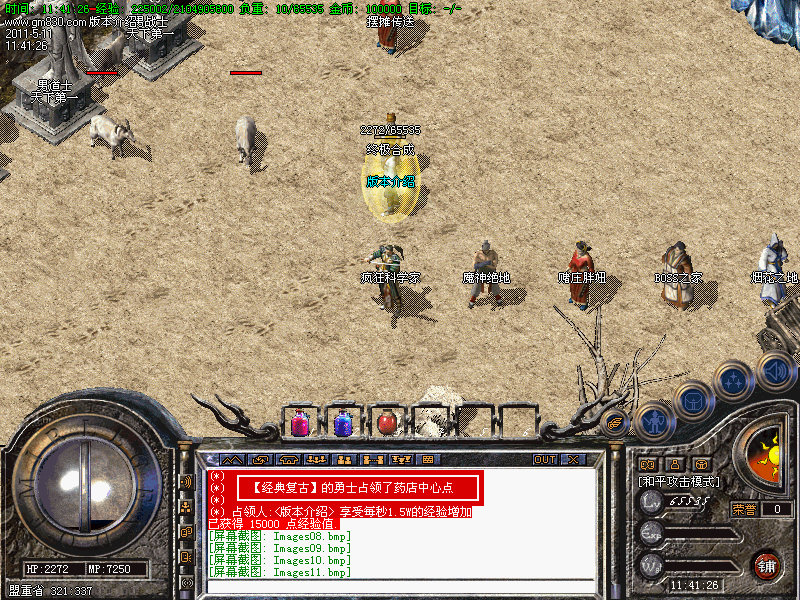Open the character status humanoid icon

[x=654, y=423]
